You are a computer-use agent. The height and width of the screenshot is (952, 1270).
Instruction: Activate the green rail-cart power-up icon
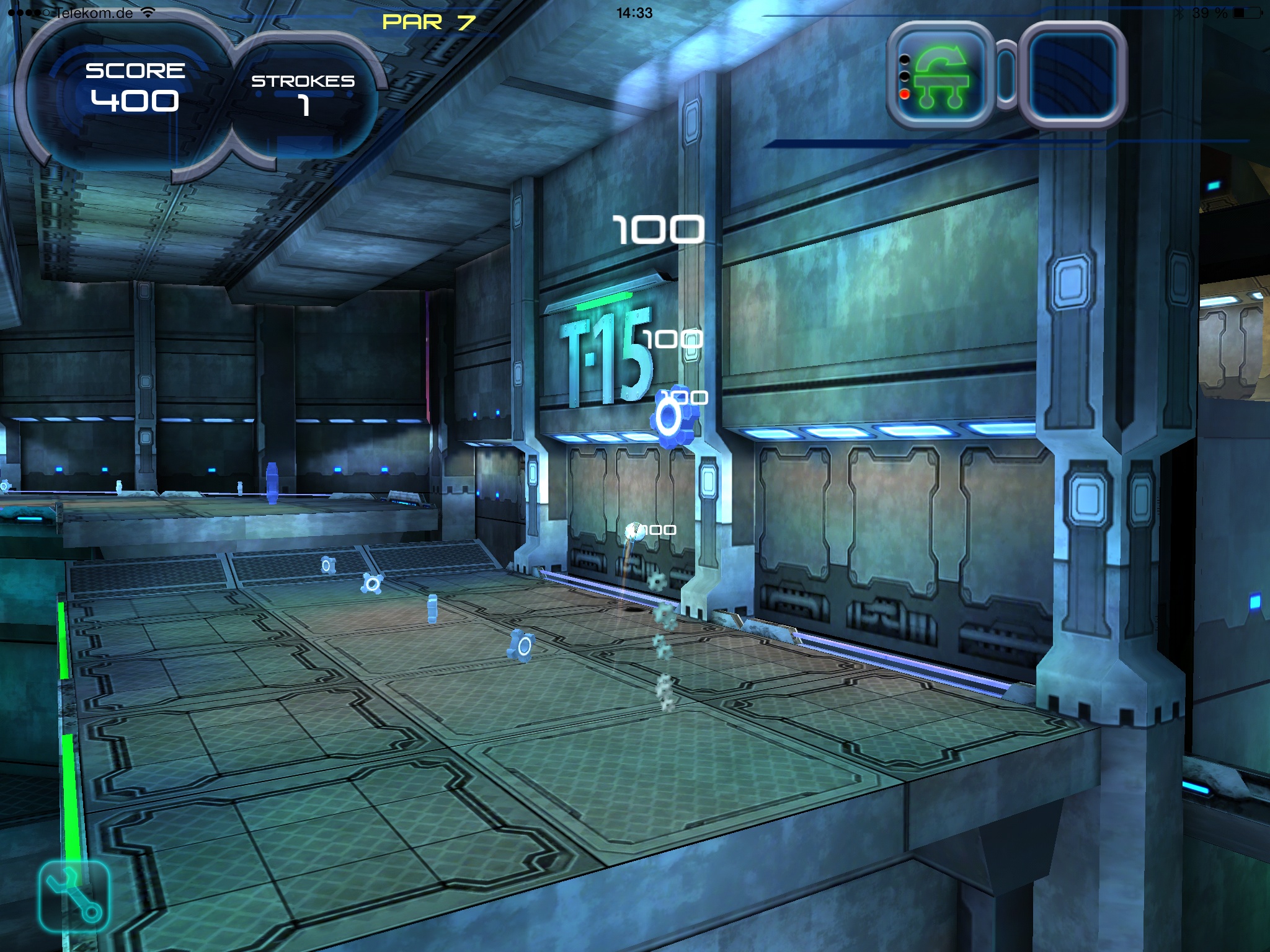pos(939,76)
